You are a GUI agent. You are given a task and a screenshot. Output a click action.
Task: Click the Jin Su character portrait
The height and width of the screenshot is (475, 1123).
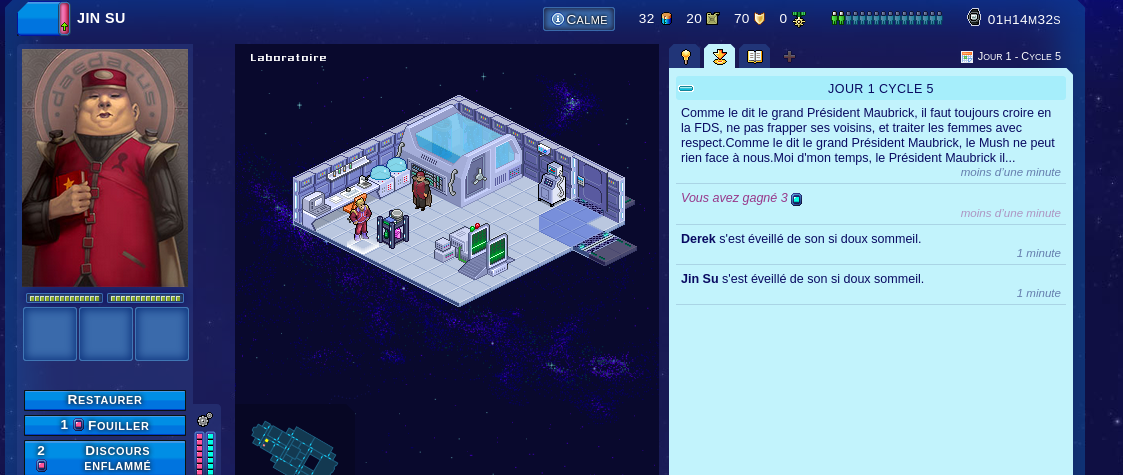105,168
